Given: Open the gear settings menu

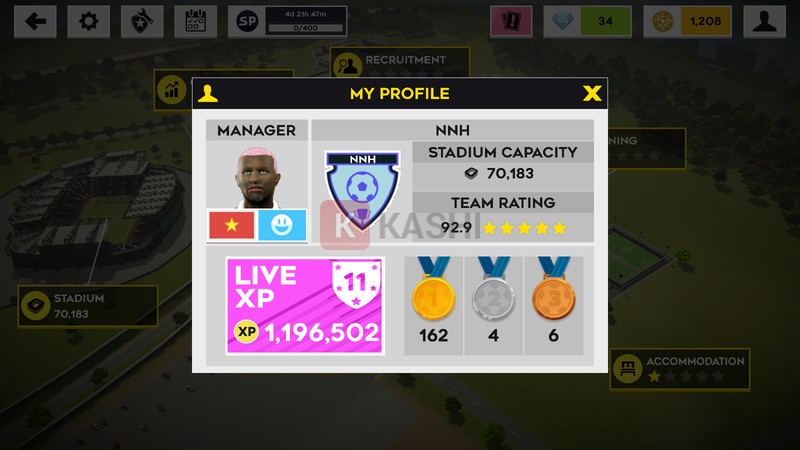Looking at the screenshot, I should (x=88, y=21).
